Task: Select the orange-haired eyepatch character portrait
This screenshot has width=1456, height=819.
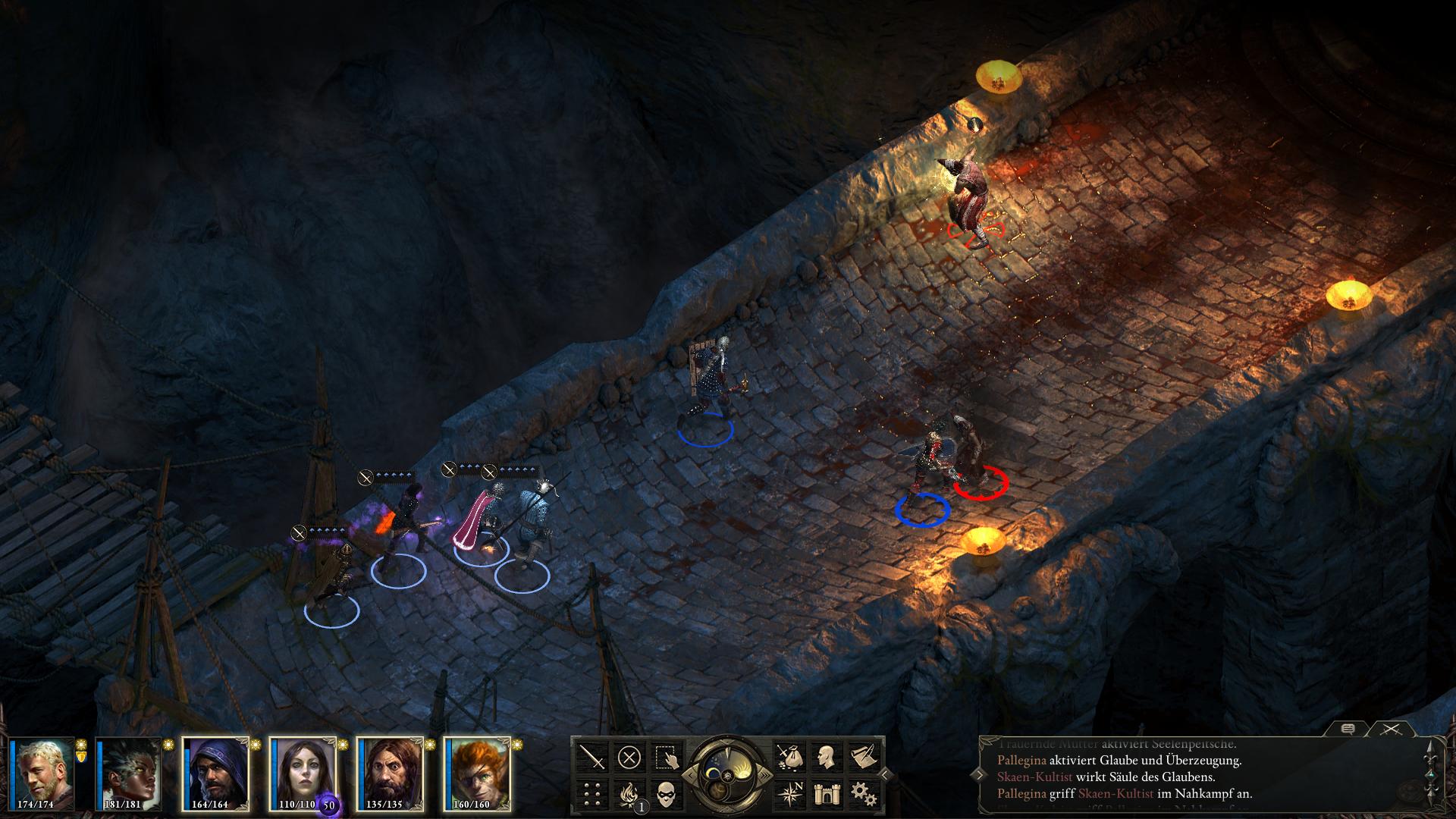Action: pyautogui.click(x=478, y=775)
